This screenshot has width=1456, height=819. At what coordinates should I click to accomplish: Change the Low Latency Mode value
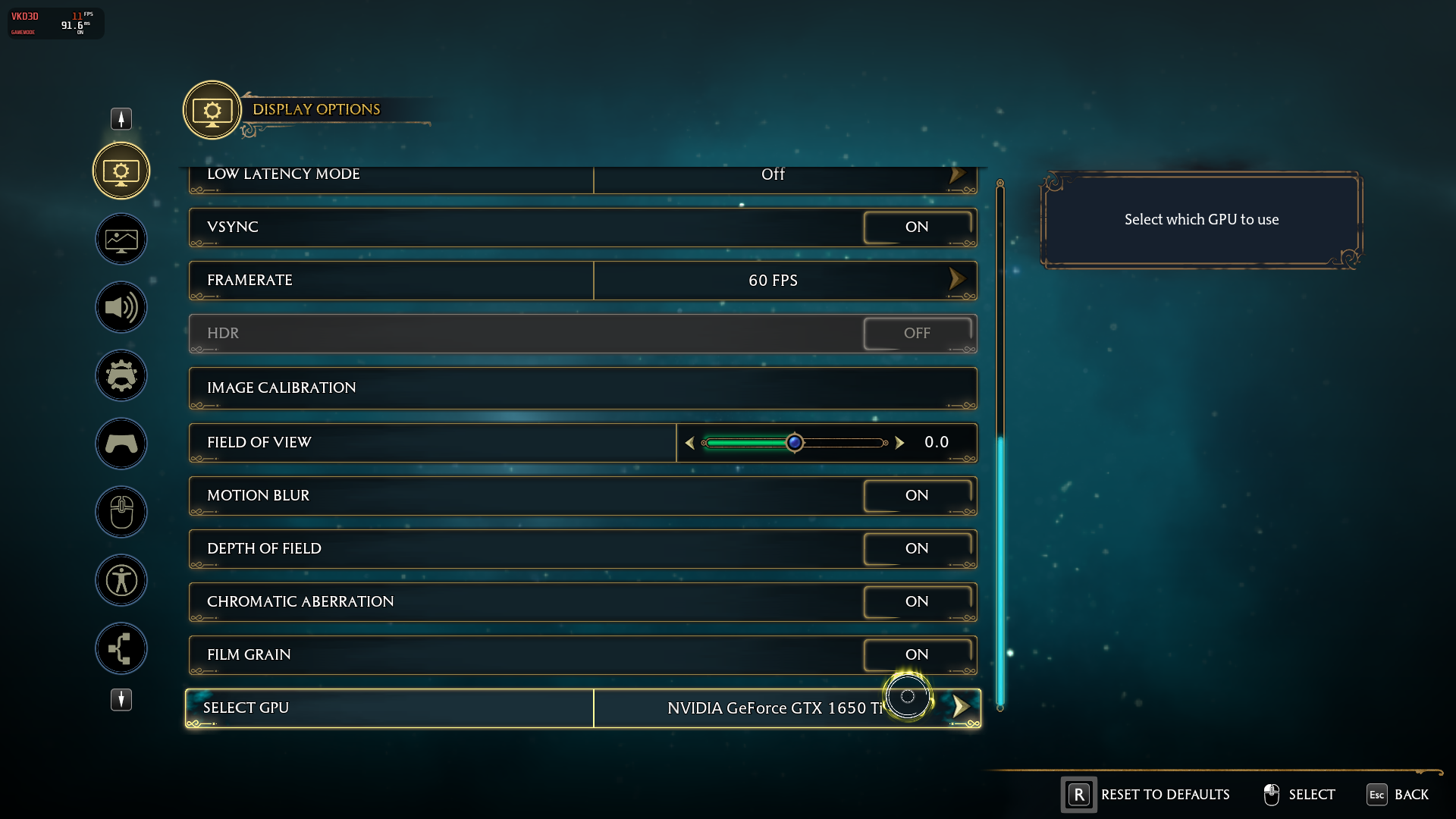[957, 175]
